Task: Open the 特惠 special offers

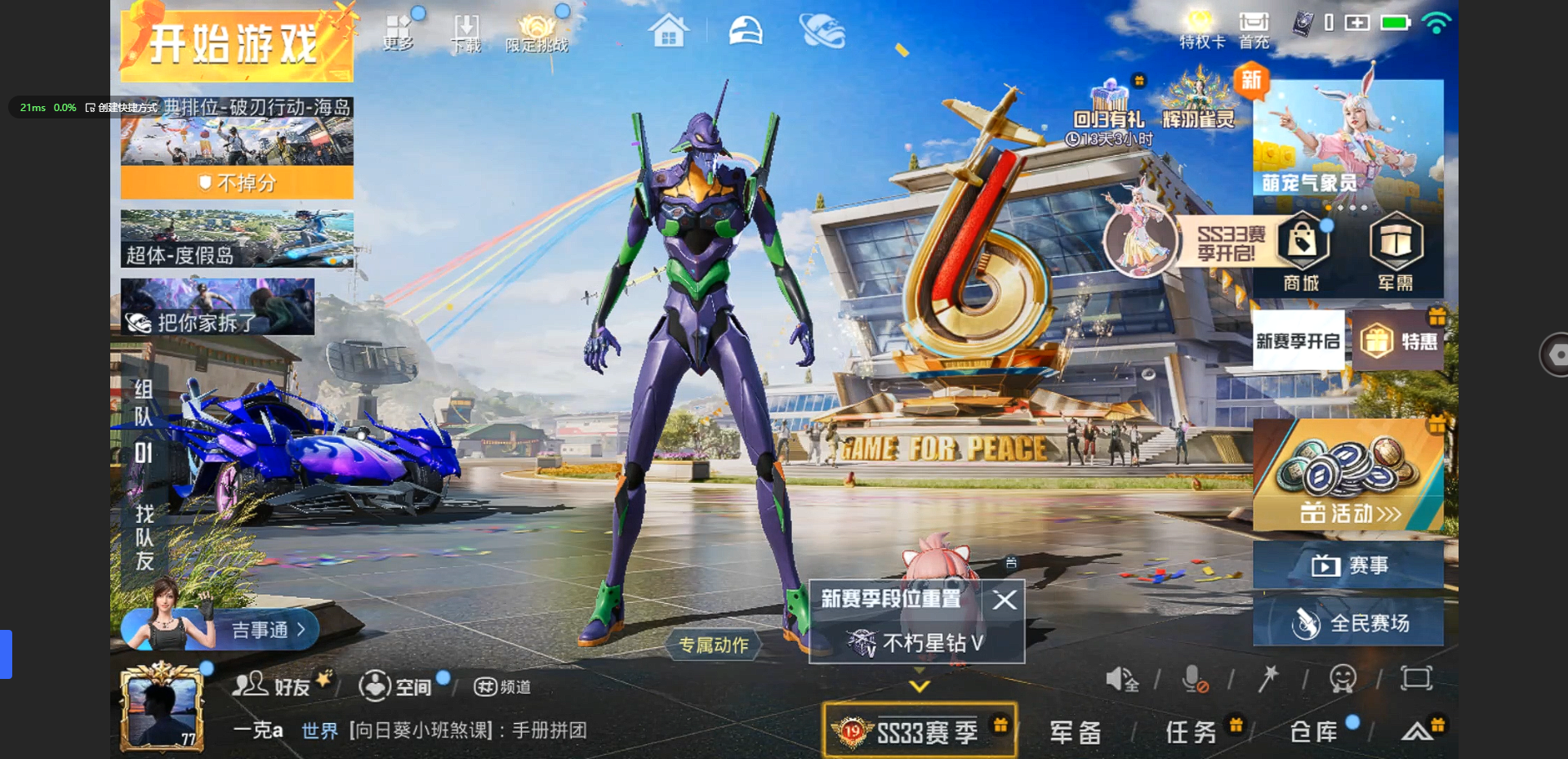Action: pyautogui.click(x=1400, y=342)
